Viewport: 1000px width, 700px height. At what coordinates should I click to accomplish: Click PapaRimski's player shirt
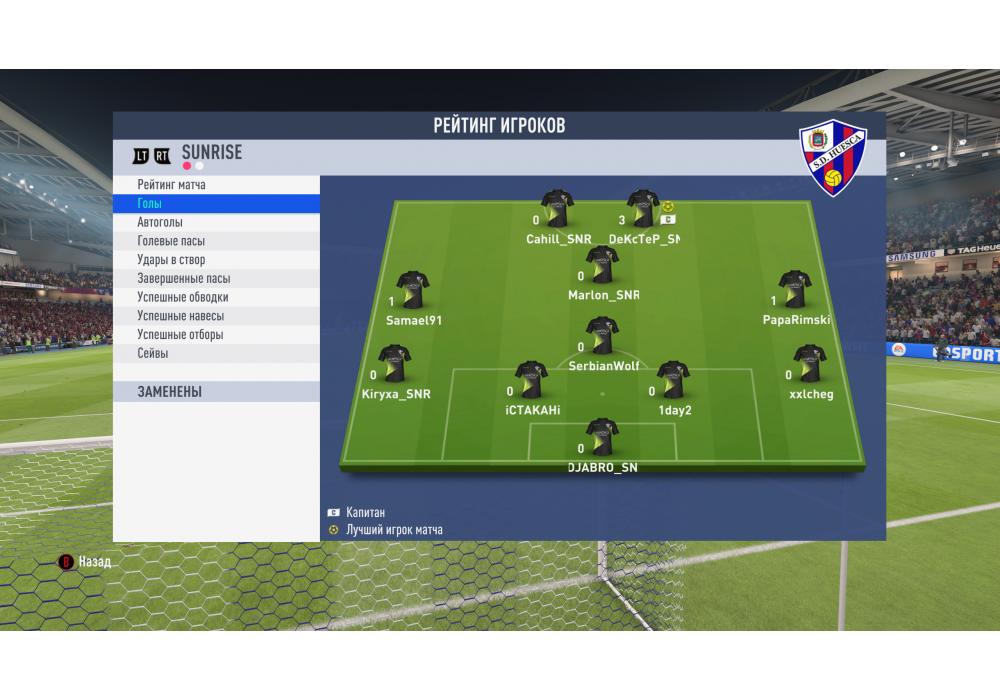[795, 289]
